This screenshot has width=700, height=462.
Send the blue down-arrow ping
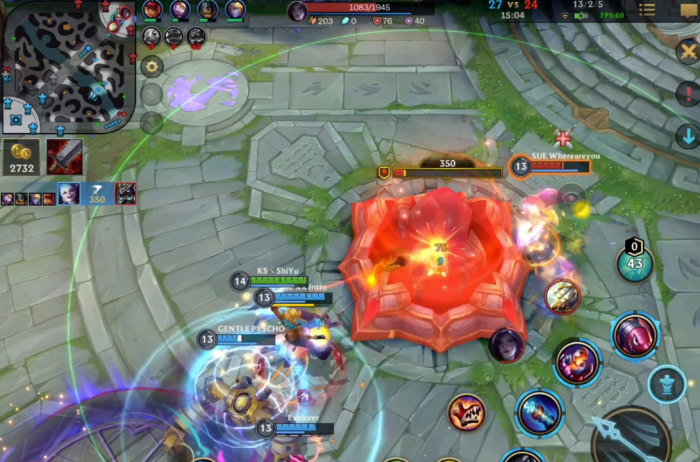pyautogui.click(x=687, y=136)
